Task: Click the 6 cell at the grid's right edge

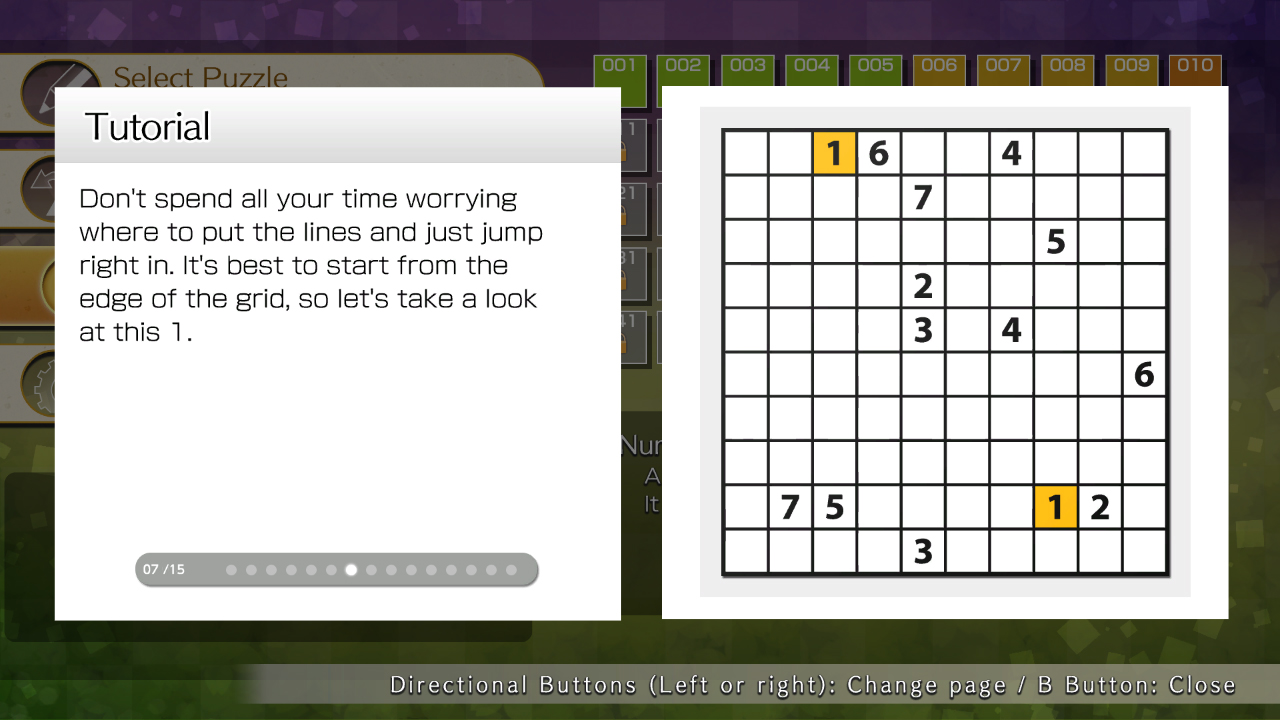Action: 1143,374
